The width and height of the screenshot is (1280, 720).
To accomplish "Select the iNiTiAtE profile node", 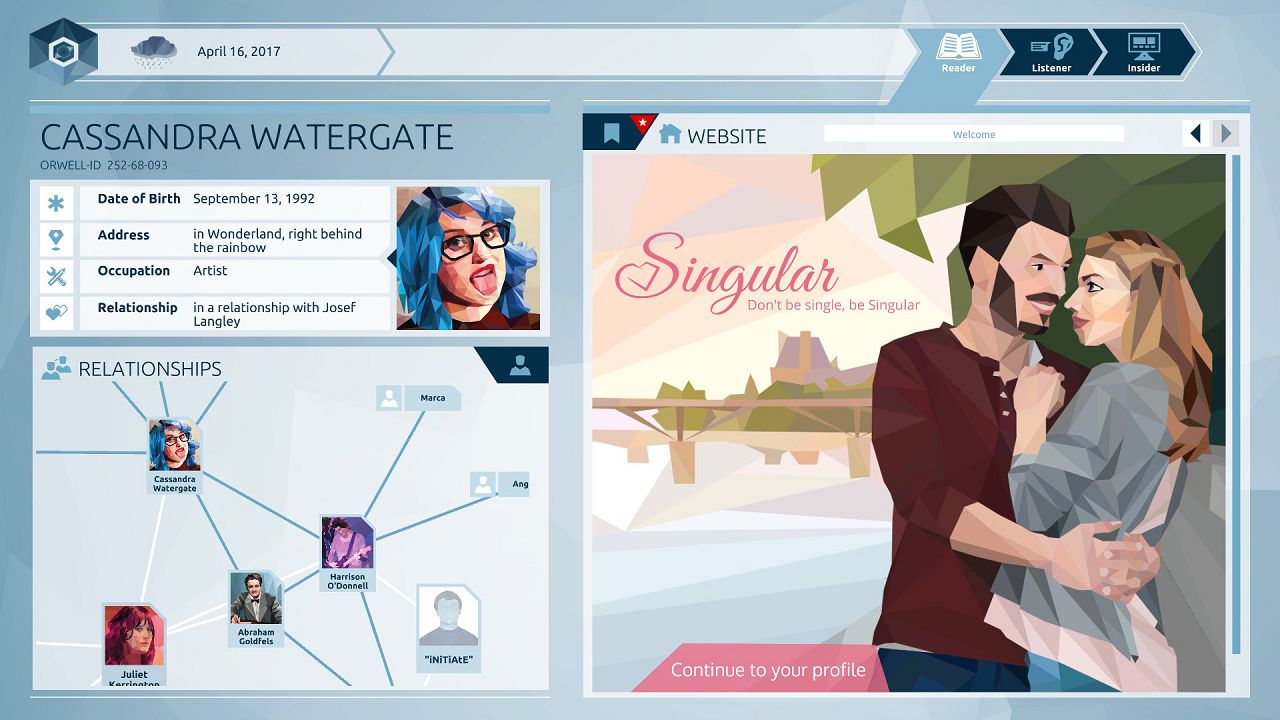I will coord(449,620).
